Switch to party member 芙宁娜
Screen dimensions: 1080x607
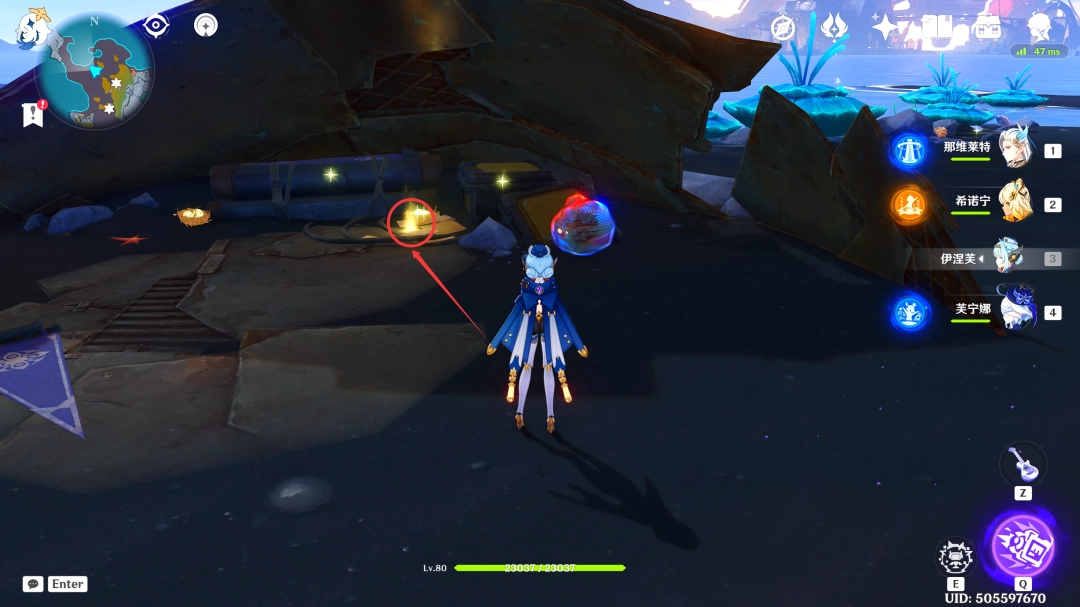pos(1015,310)
